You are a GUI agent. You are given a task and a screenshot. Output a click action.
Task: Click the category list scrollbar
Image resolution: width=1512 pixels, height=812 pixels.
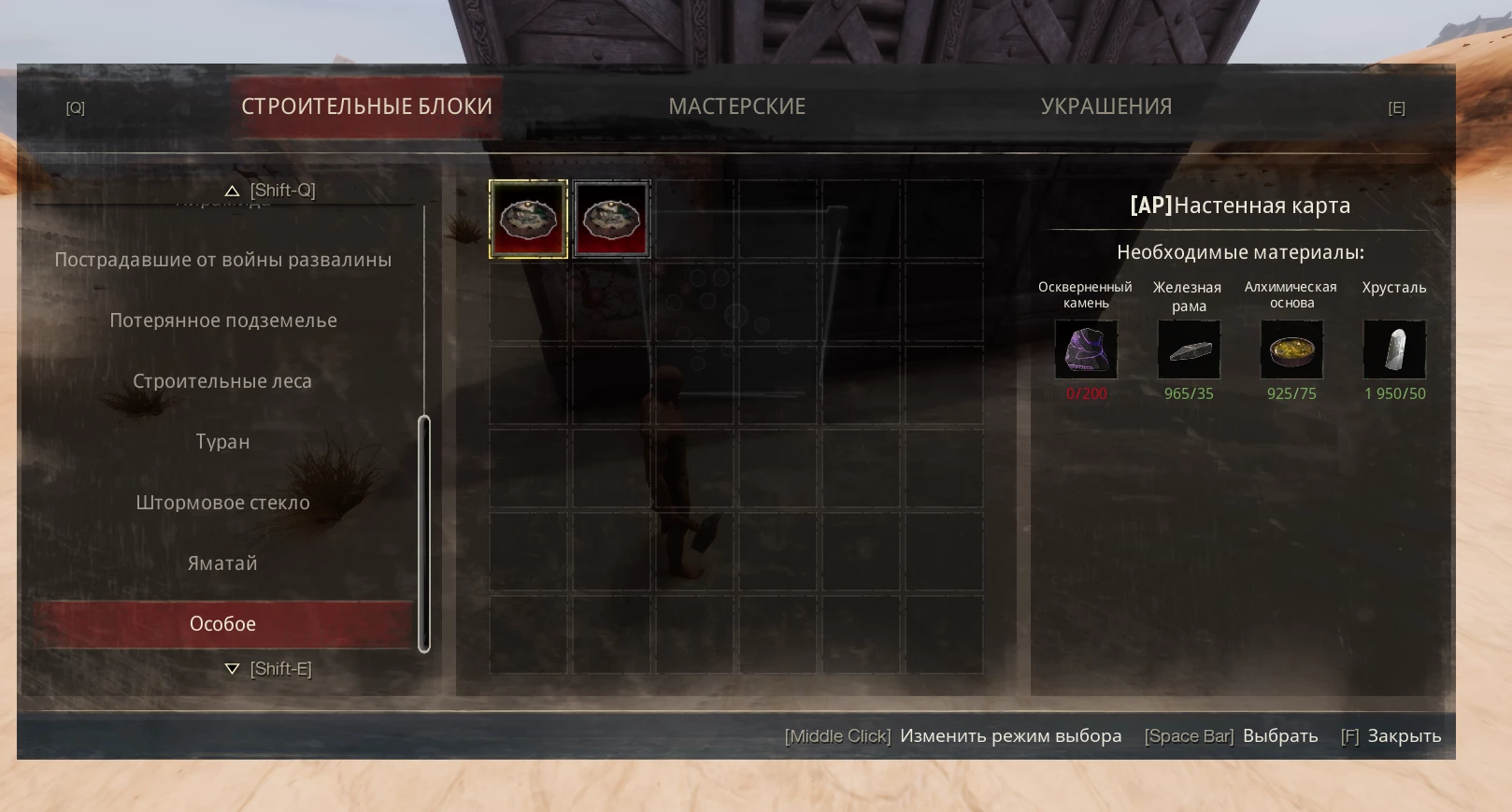(424, 533)
